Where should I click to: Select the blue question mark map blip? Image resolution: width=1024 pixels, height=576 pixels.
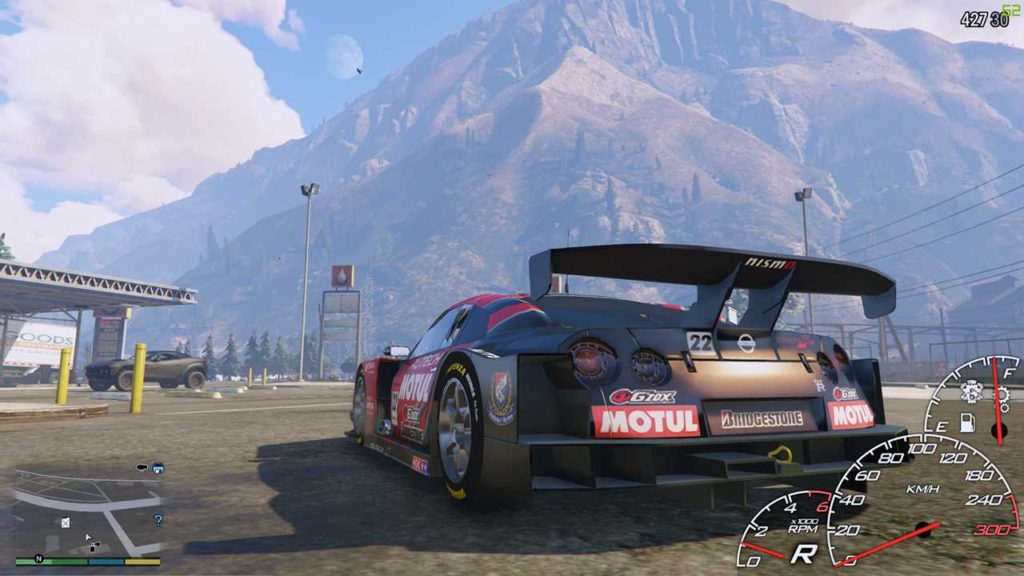tap(157, 520)
